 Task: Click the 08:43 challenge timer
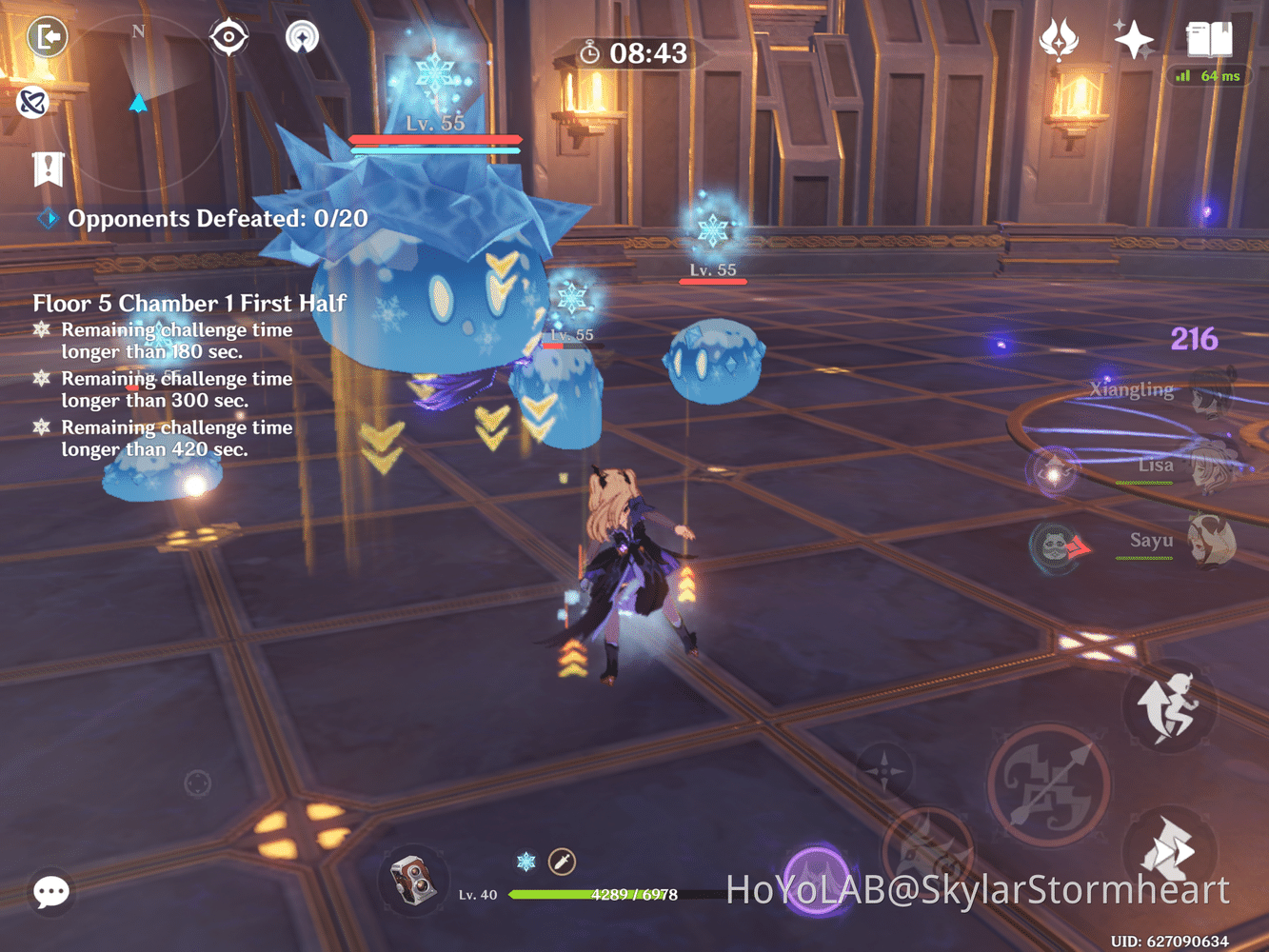pos(647,54)
